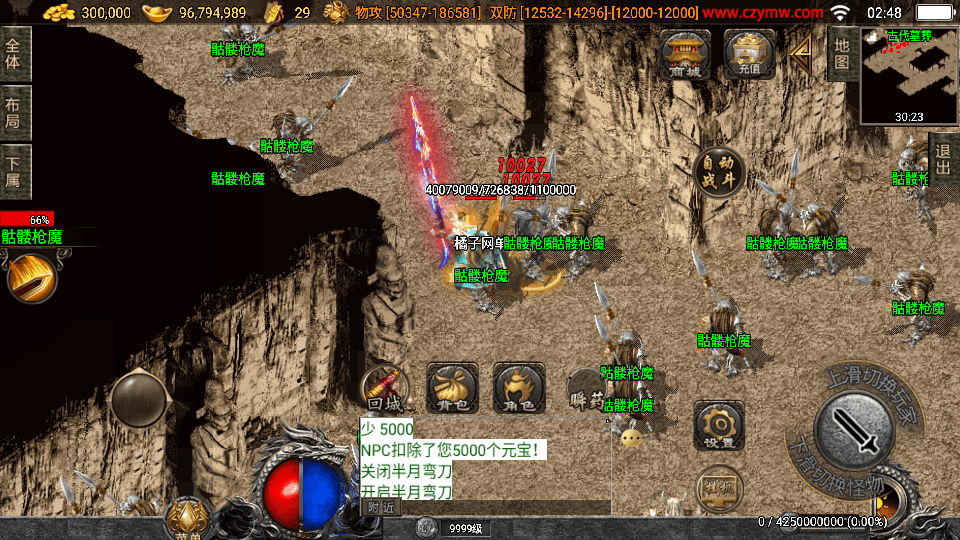Screen dimensions: 960x540
Task: Activate the golden blade skill icon
Action: tap(31, 279)
